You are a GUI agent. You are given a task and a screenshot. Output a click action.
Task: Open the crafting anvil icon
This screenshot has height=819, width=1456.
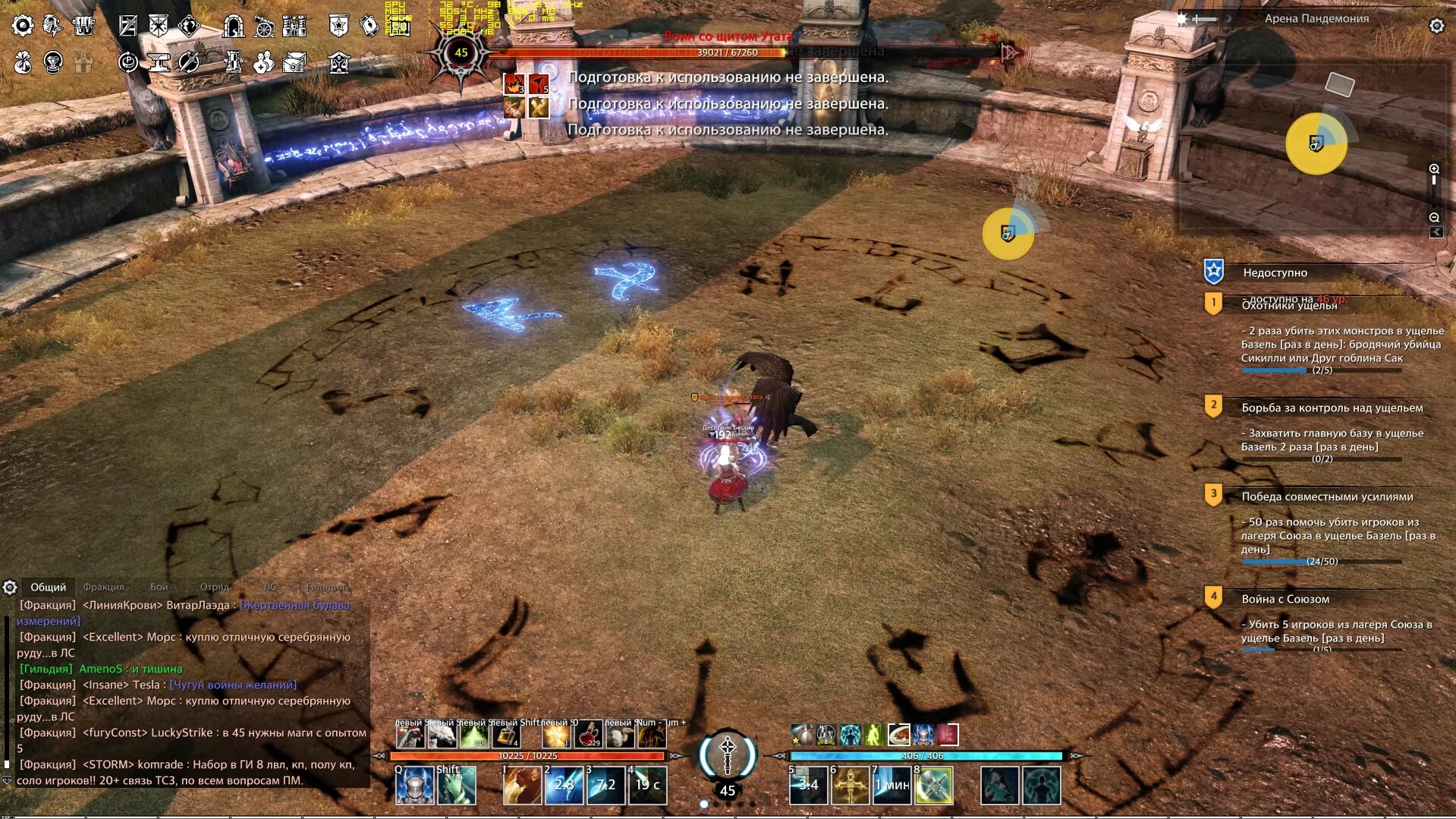click(157, 62)
